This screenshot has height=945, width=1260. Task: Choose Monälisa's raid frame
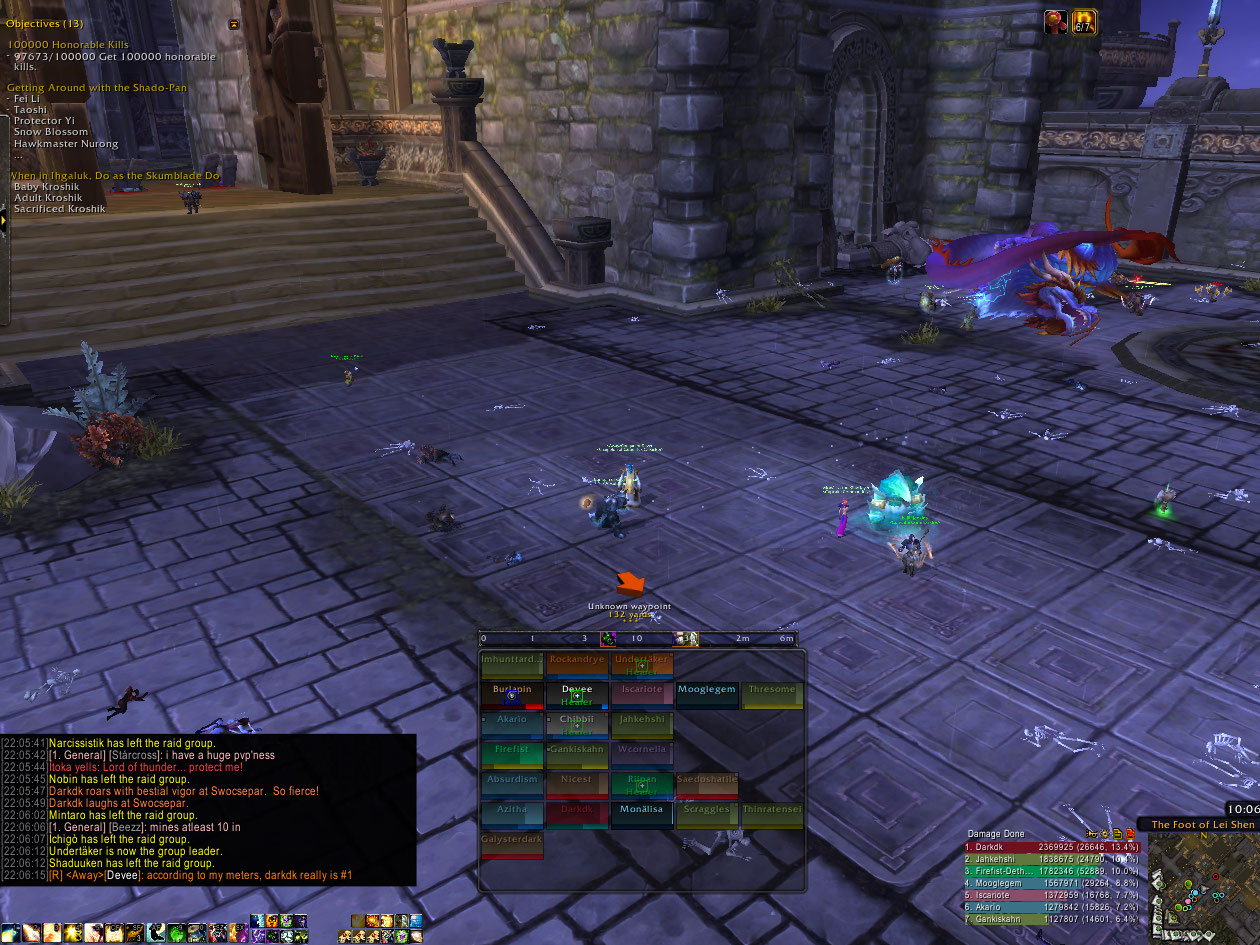(641, 815)
